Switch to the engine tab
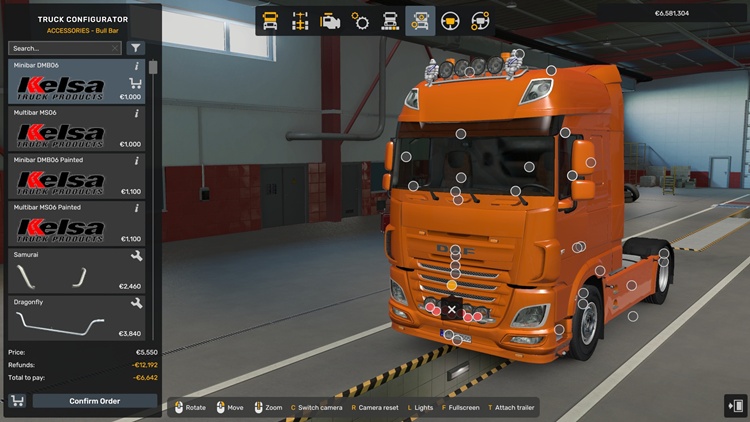This screenshot has height=422, width=750. (330, 20)
